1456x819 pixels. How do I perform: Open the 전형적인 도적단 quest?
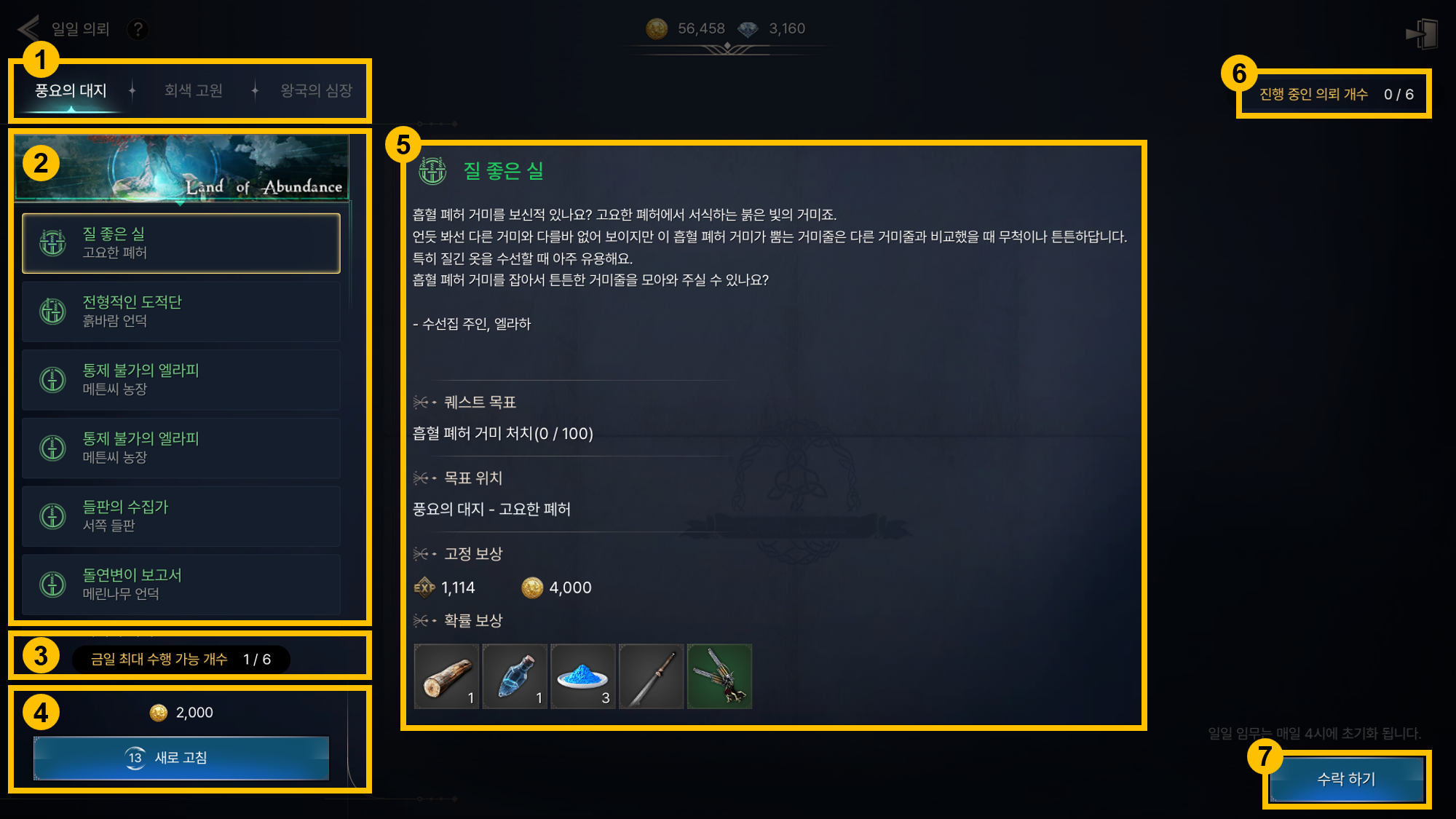[x=181, y=312]
